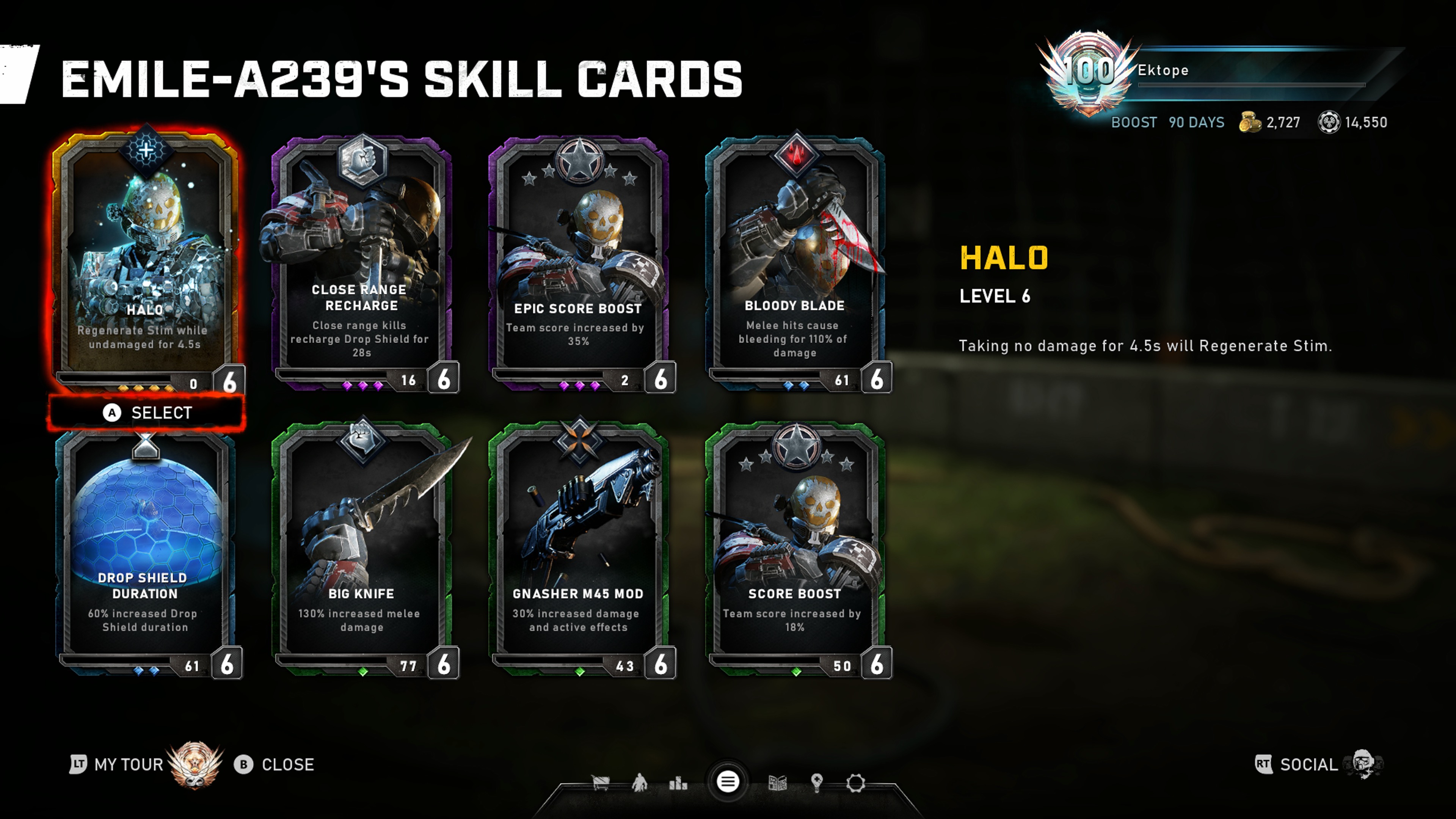Confirm with the Select button under Halo
This screenshot has height=819, width=1456.
pyautogui.click(x=147, y=413)
